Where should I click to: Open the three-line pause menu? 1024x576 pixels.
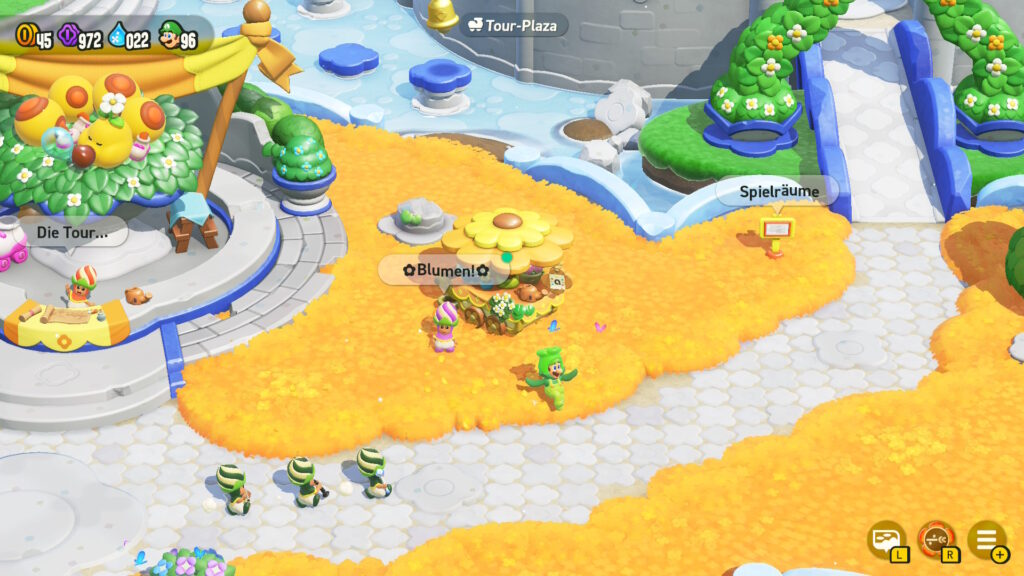coord(986,539)
